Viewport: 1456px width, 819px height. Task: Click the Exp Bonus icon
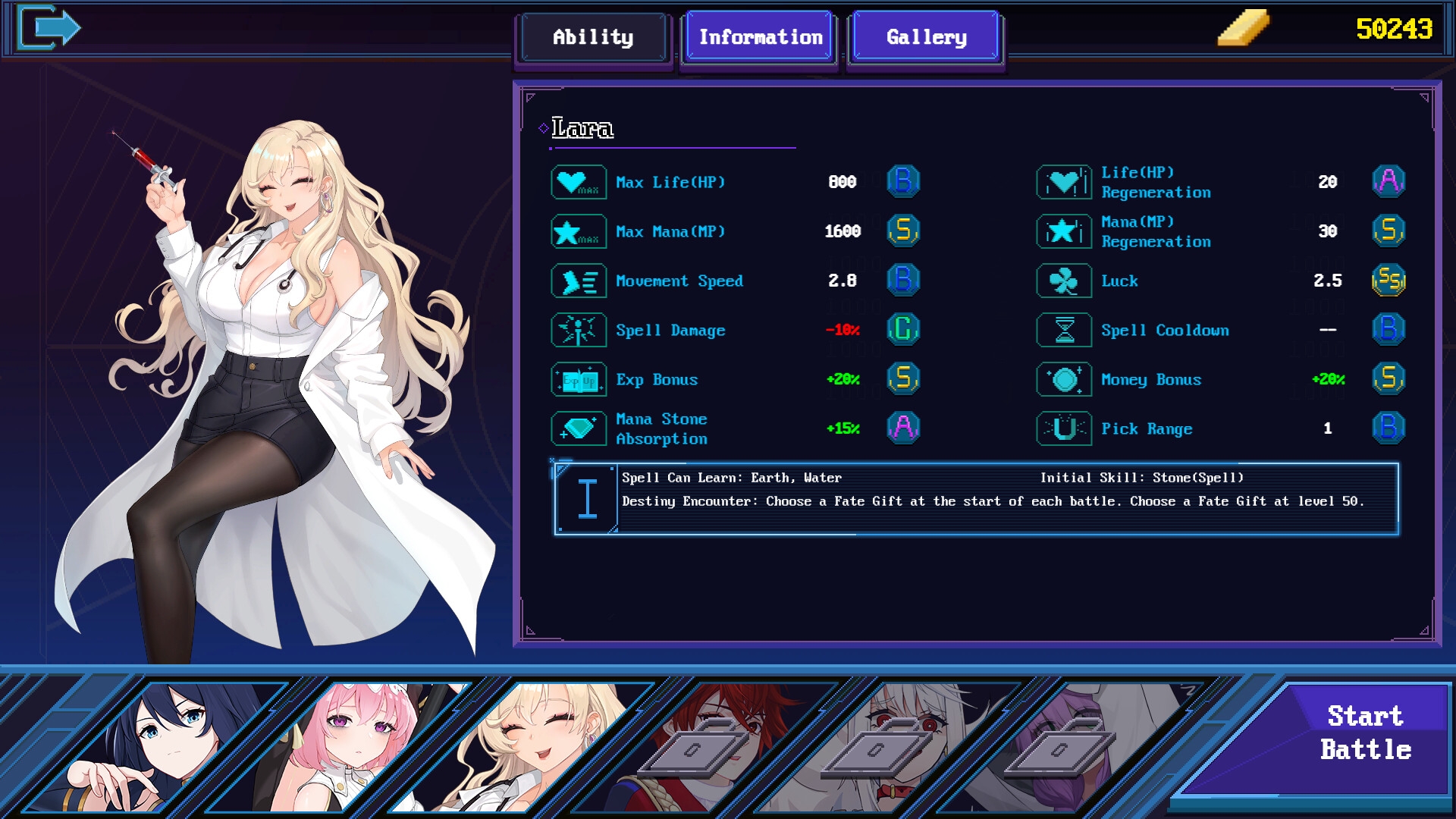coord(578,379)
